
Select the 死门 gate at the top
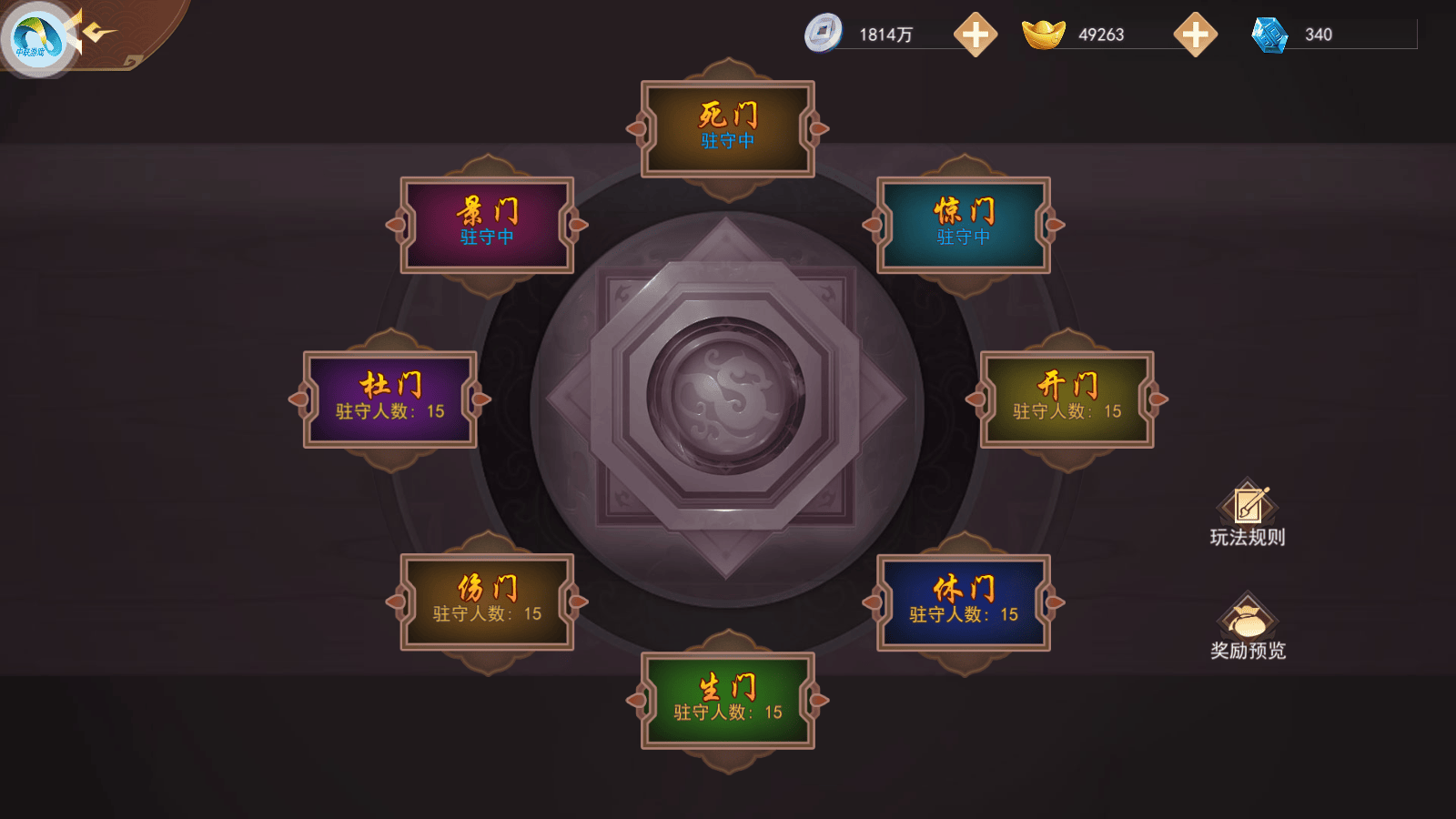pos(727,128)
